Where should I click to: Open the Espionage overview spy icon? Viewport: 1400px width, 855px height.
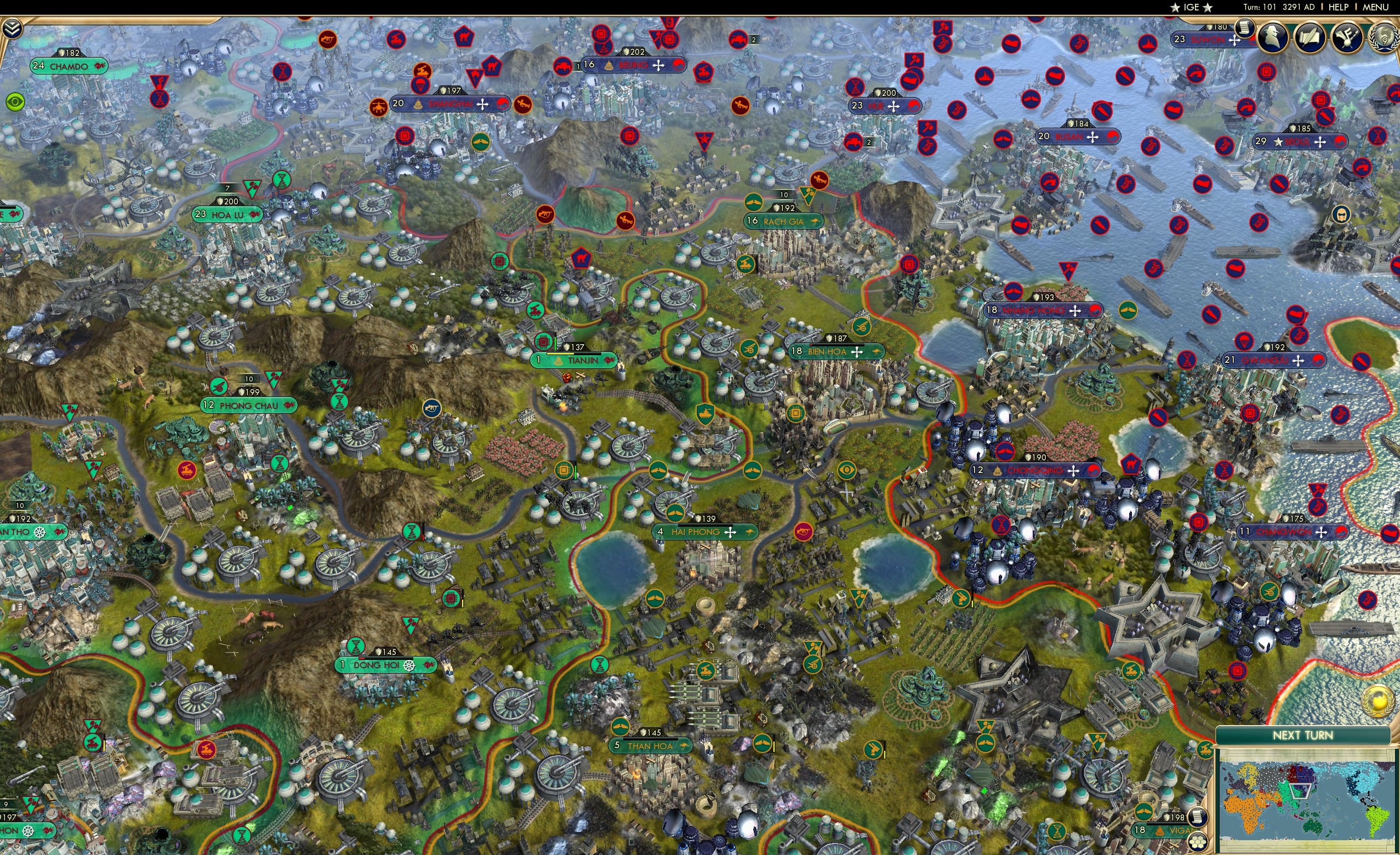click(1274, 38)
